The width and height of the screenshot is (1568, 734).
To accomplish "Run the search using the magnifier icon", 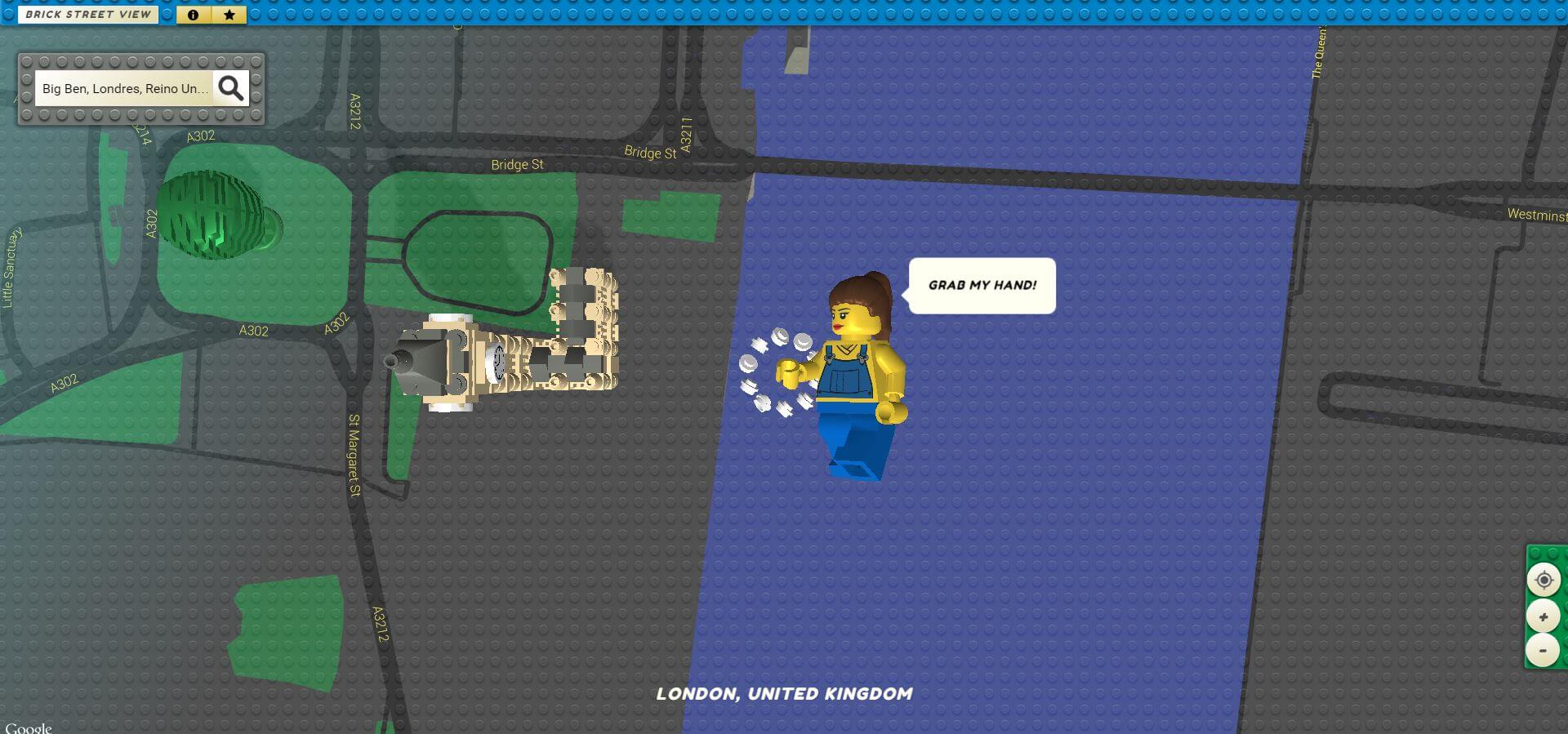I will pos(231,87).
